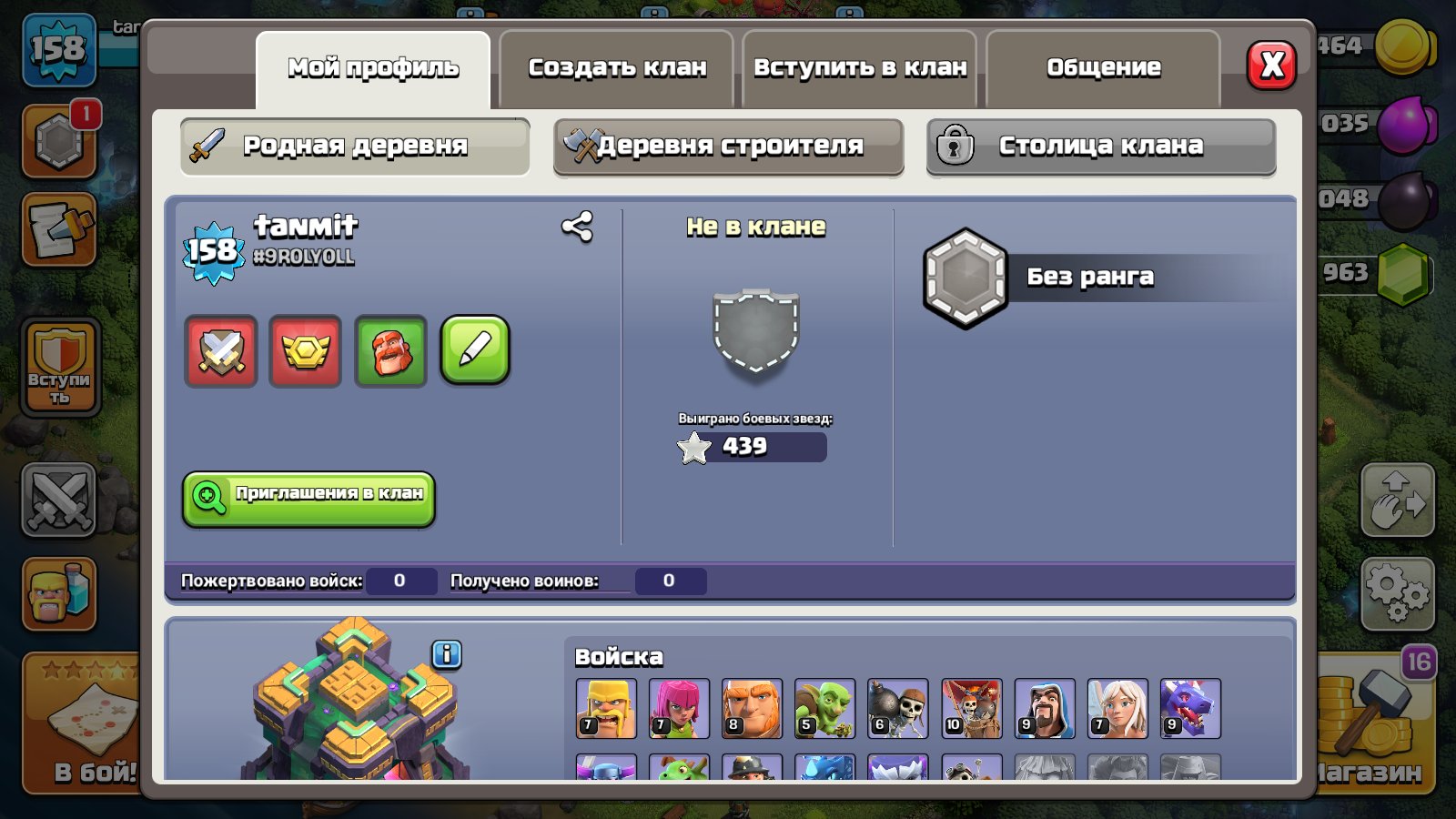This screenshot has height=819, width=1456.
Task: Open war statistics via the crossed-swords red icon
Action: coord(221,352)
